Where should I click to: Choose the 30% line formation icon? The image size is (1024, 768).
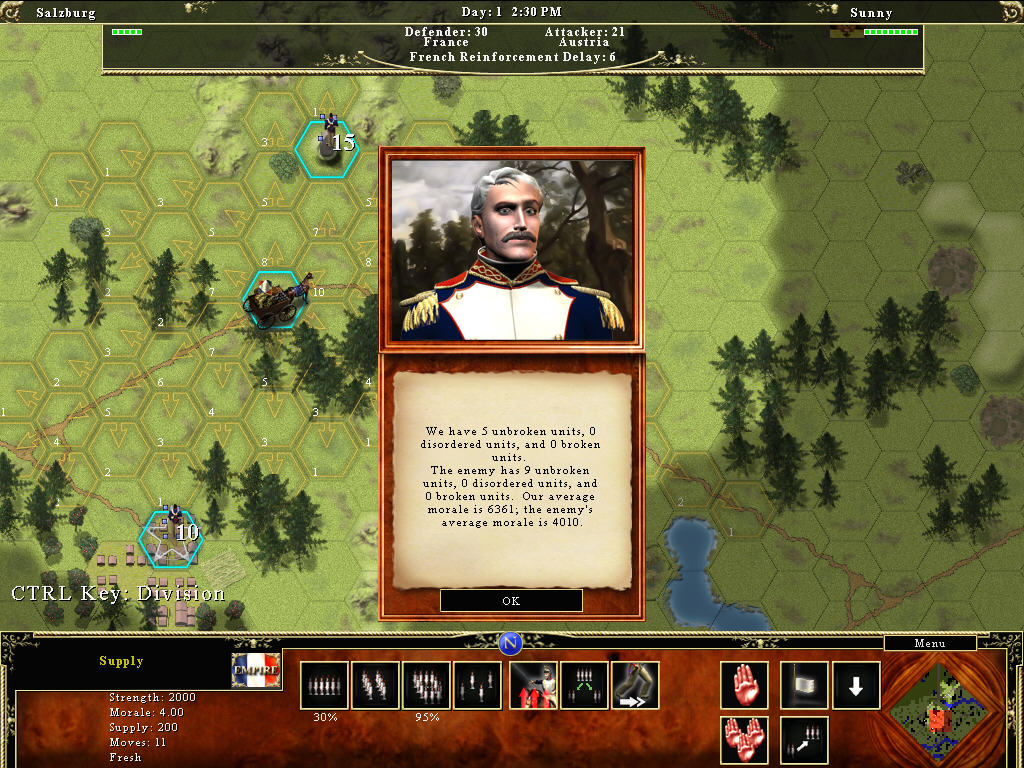coord(324,686)
